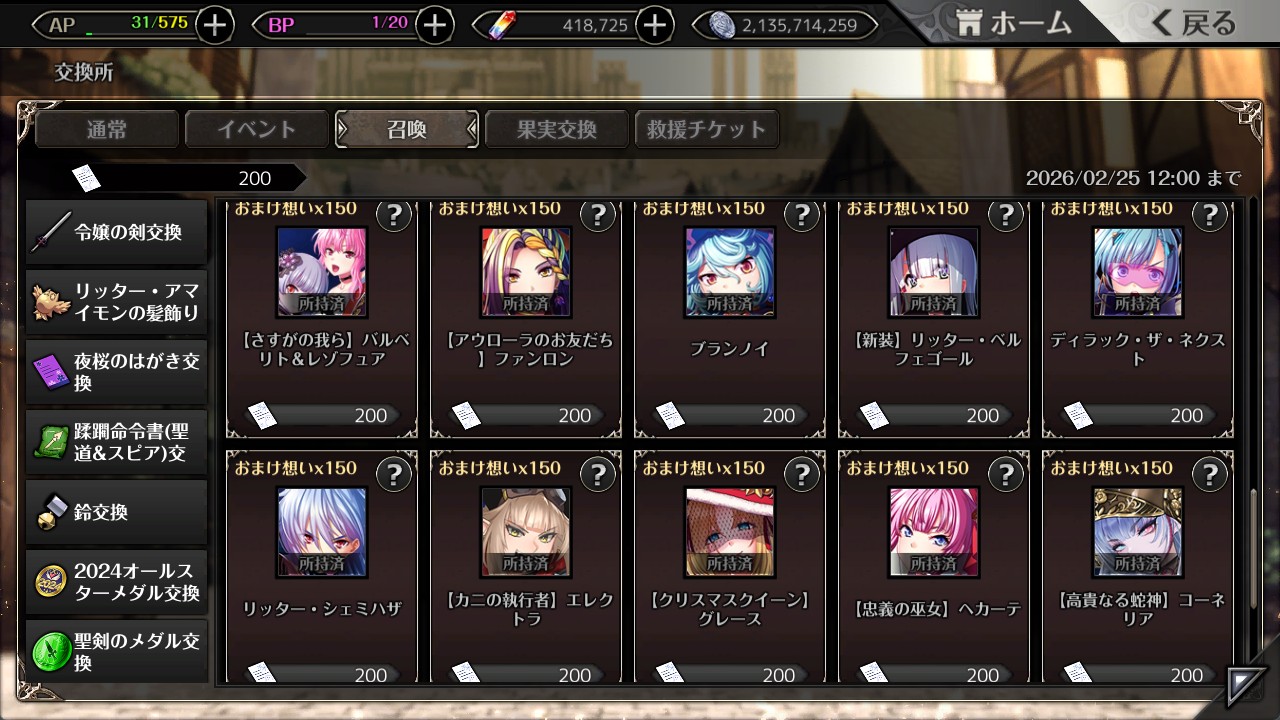
Task: Refill BP using its plus button
Action: [x=434, y=25]
